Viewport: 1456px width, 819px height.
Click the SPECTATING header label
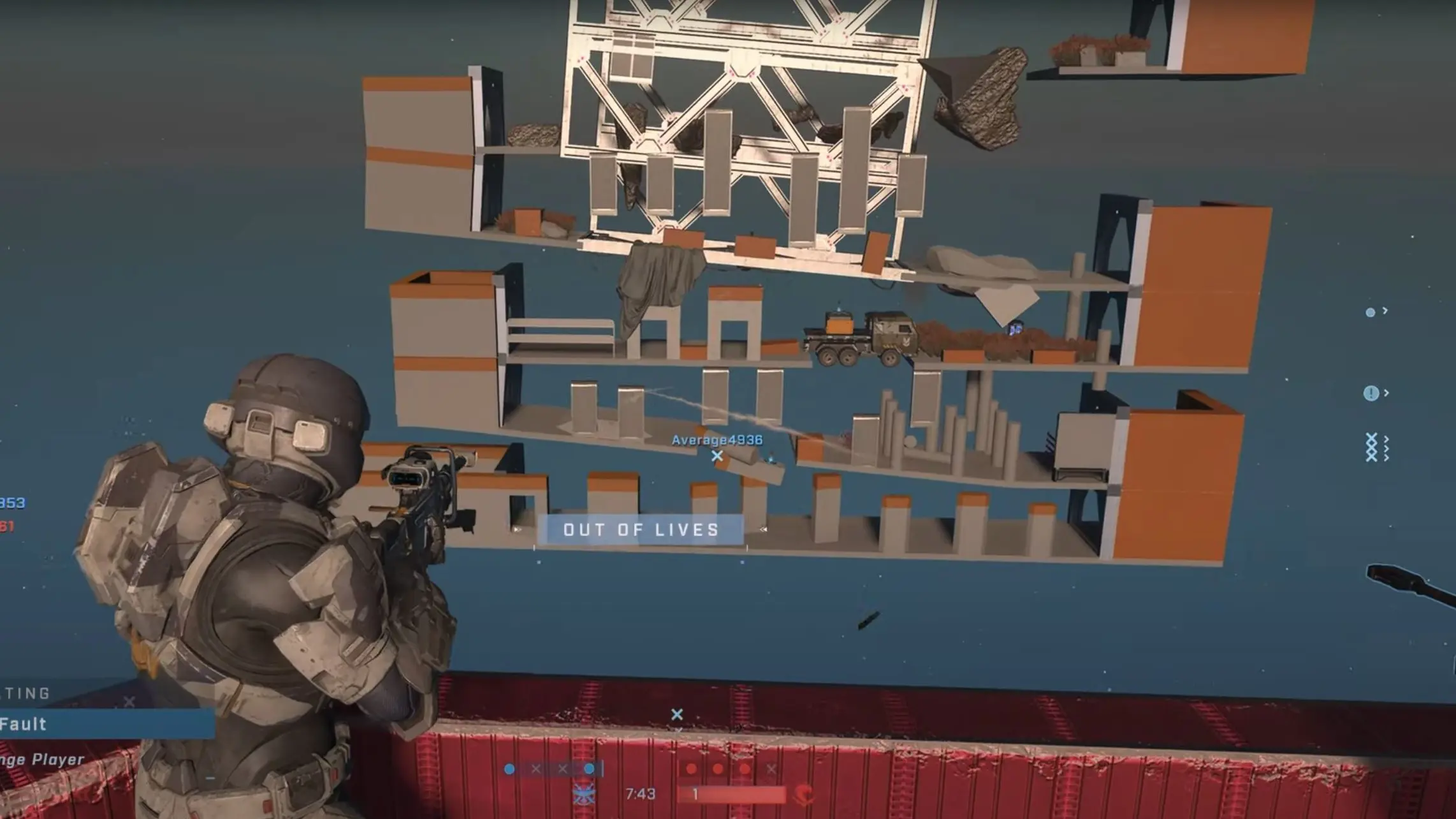point(25,693)
